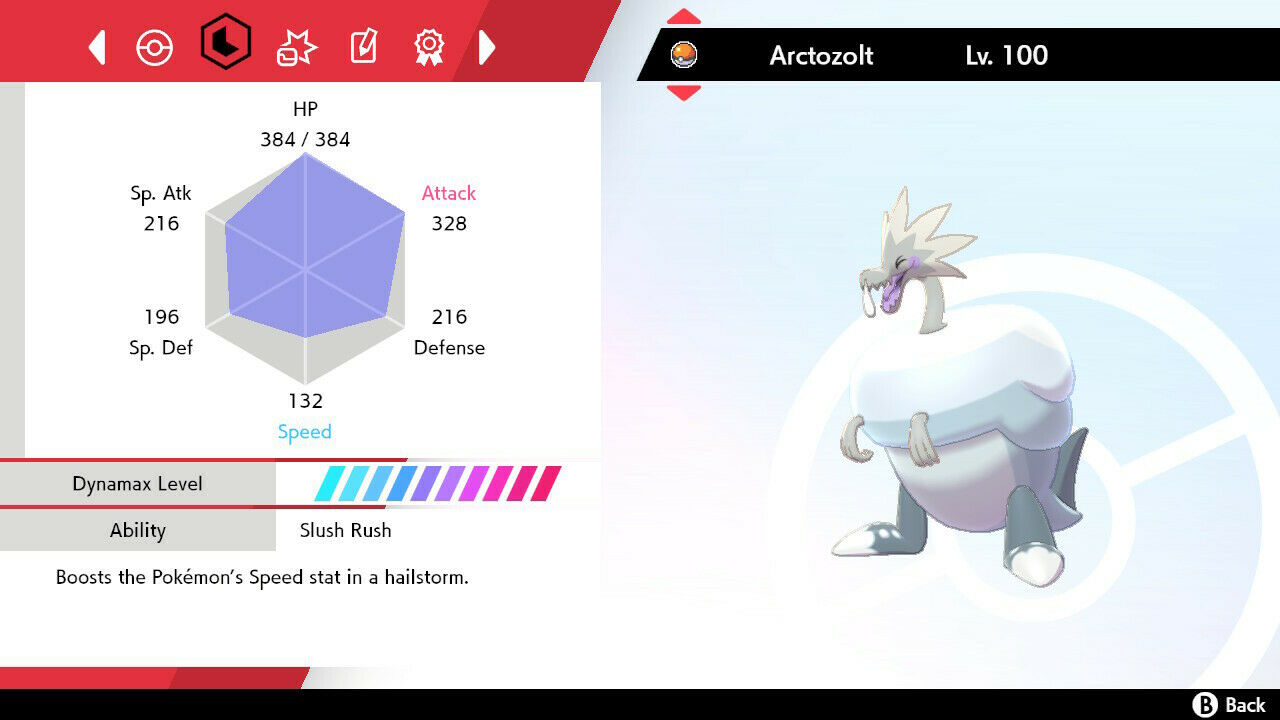This screenshot has height=720, width=1280.
Task: Click the down arrow below the ball icon
Action: (x=684, y=93)
